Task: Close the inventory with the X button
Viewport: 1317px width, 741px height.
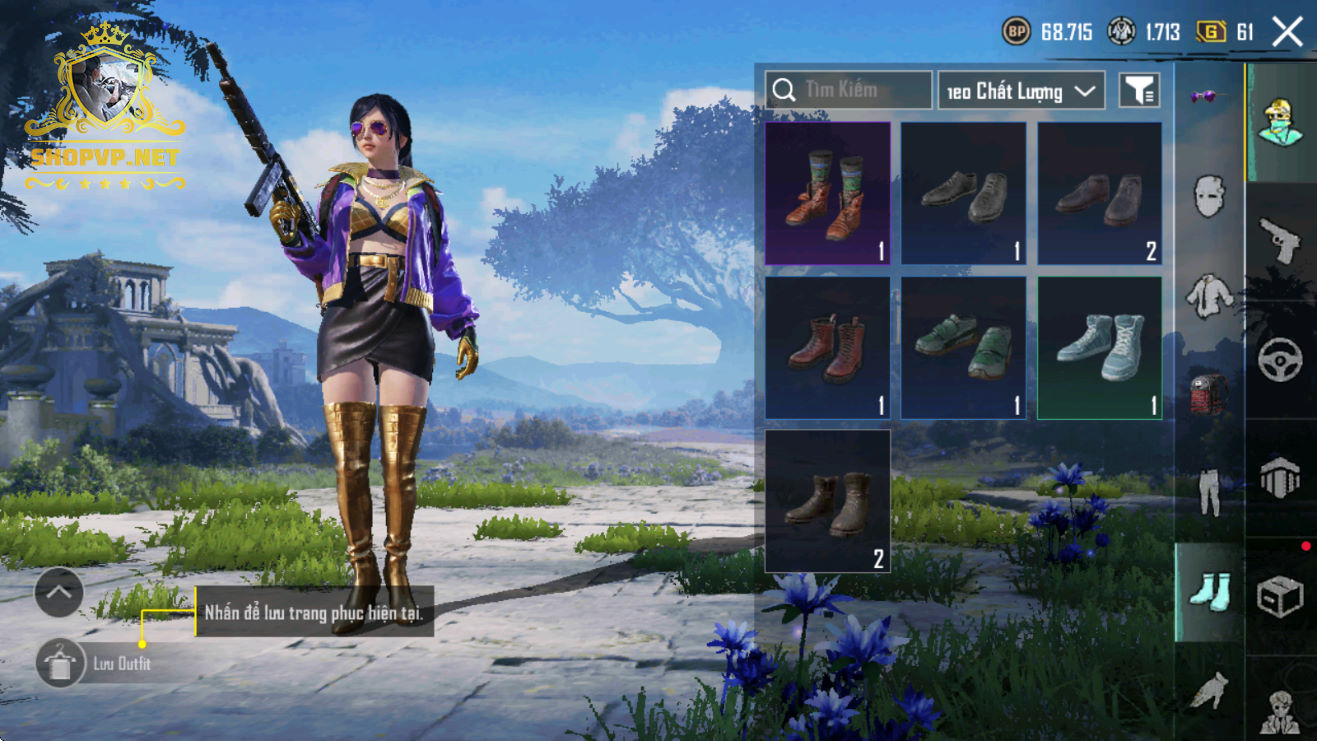Action: coord(1287,32)
